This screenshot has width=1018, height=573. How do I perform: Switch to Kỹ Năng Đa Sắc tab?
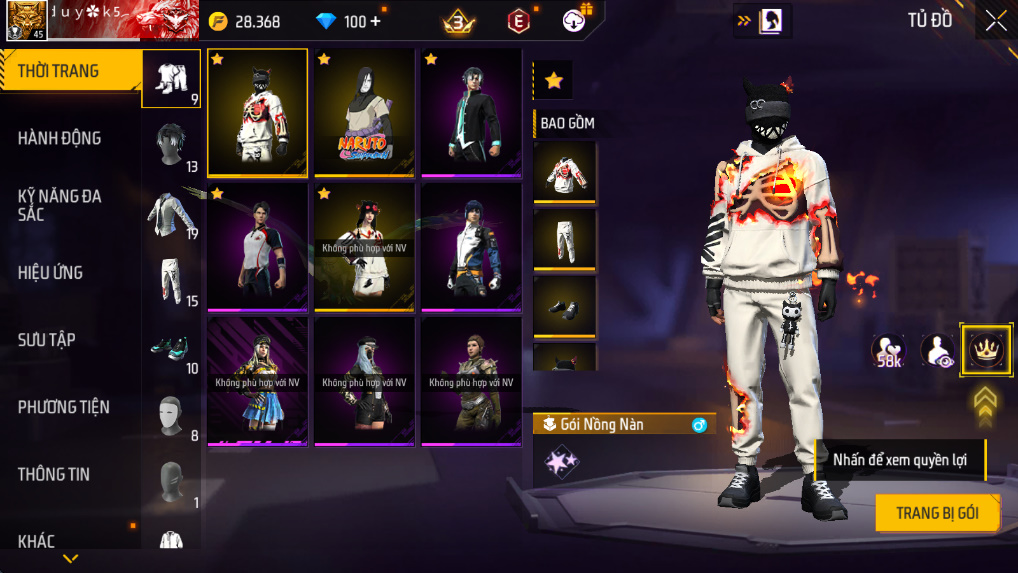coord(60,205)
